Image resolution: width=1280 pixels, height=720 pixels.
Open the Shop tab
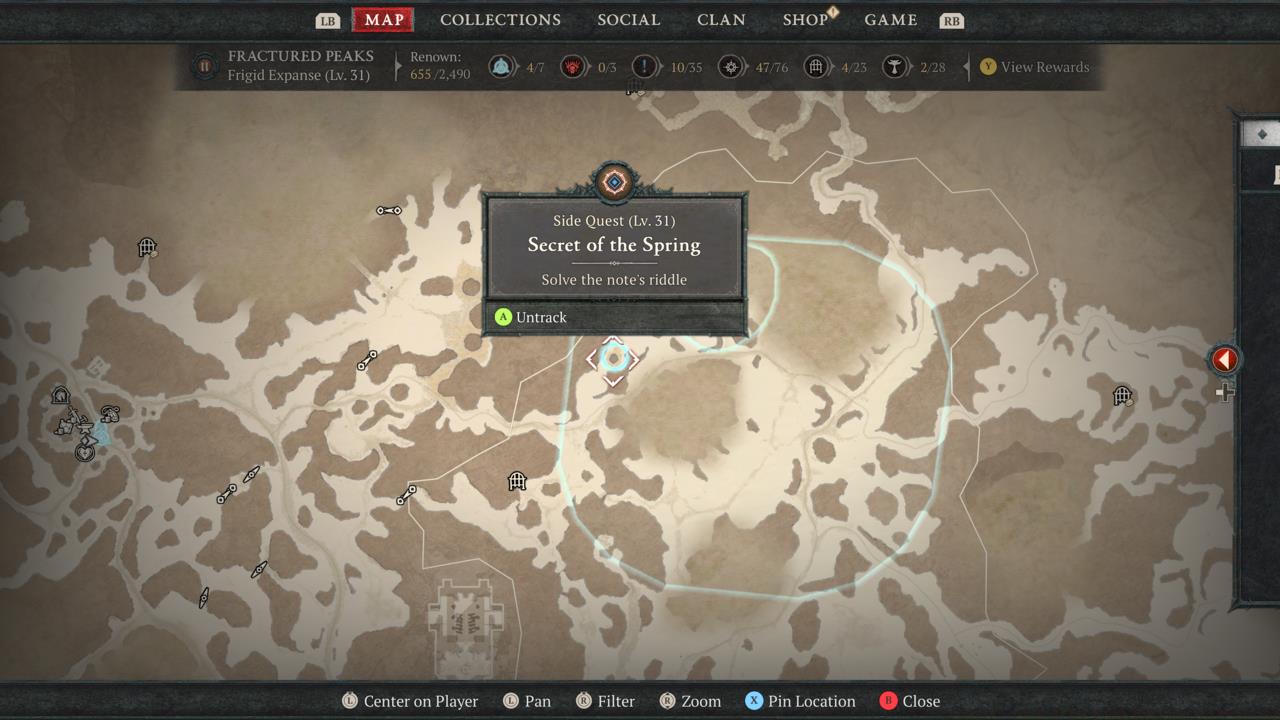coord(805,20)
